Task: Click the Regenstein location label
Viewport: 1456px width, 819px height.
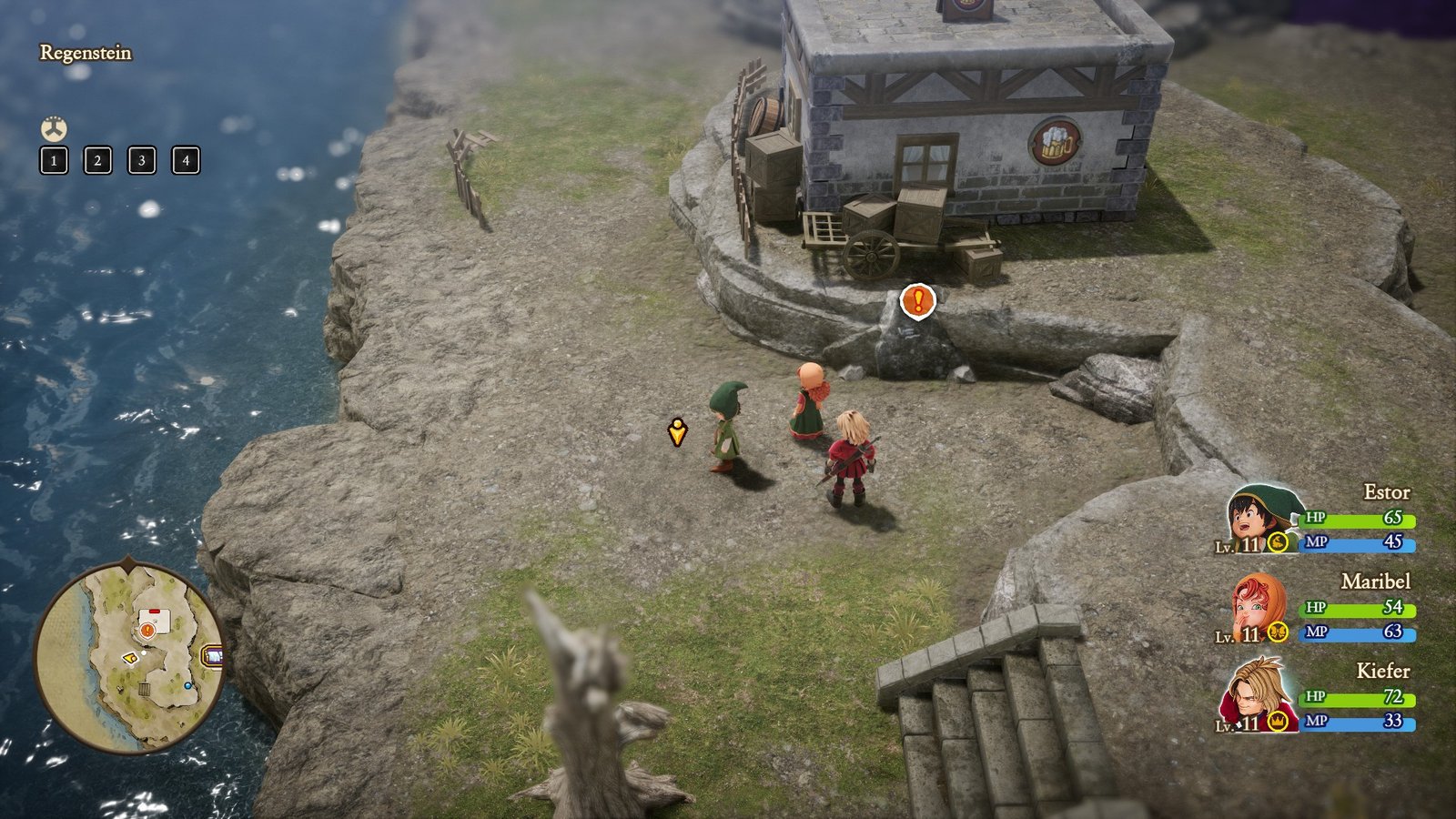Action: click(x=87, y=54)
